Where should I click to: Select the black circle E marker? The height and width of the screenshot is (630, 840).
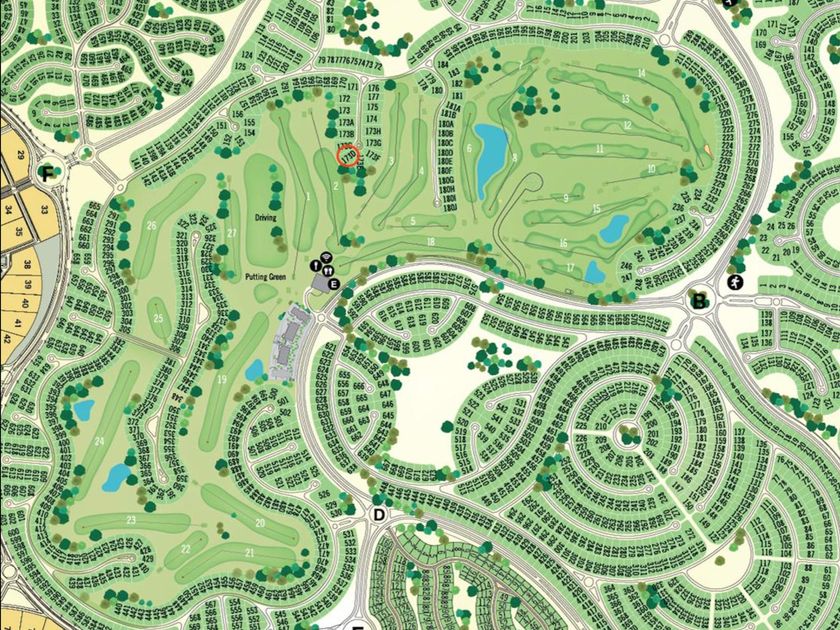click(334, 284)
